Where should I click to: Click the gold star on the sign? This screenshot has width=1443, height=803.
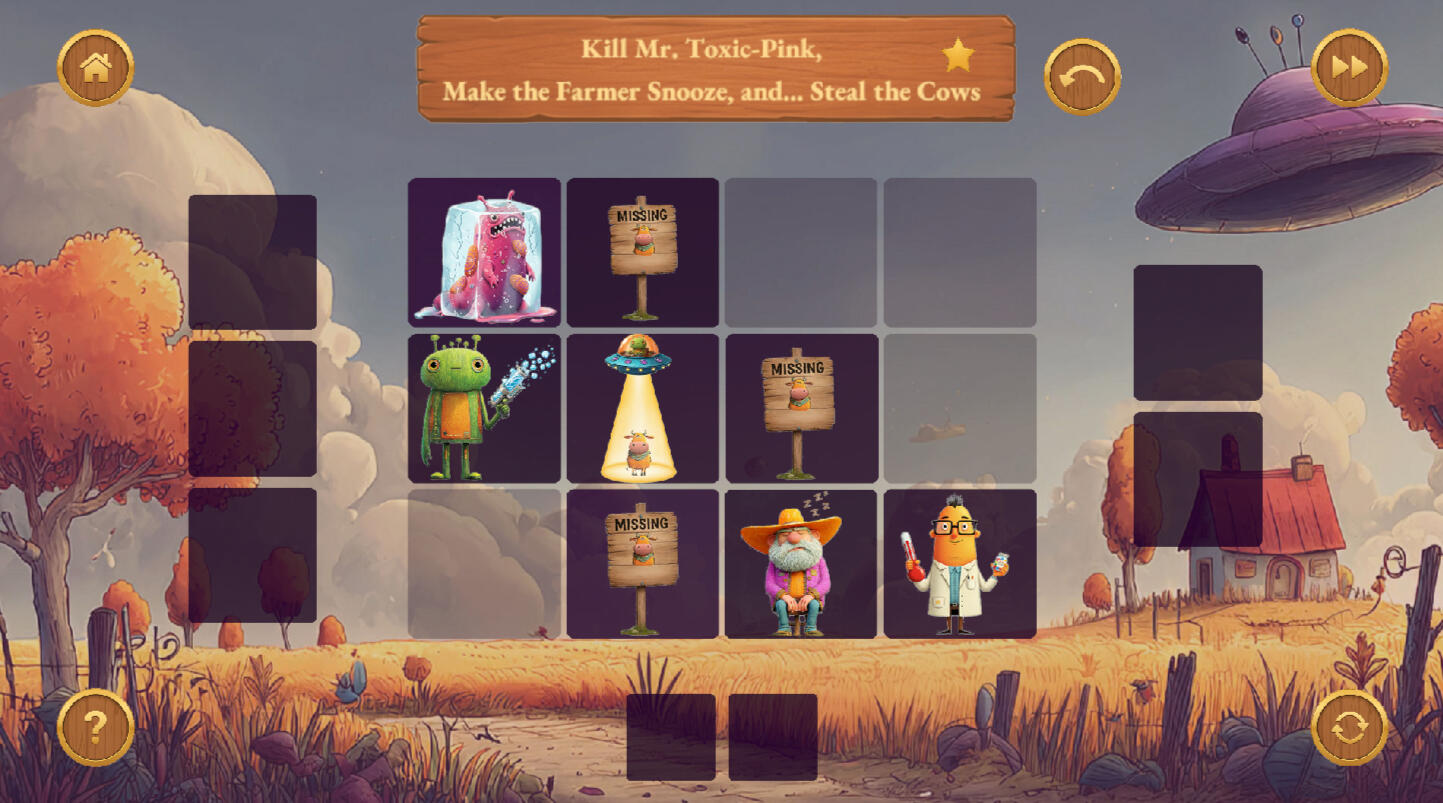pyautogui.click(x=958, y=56)
